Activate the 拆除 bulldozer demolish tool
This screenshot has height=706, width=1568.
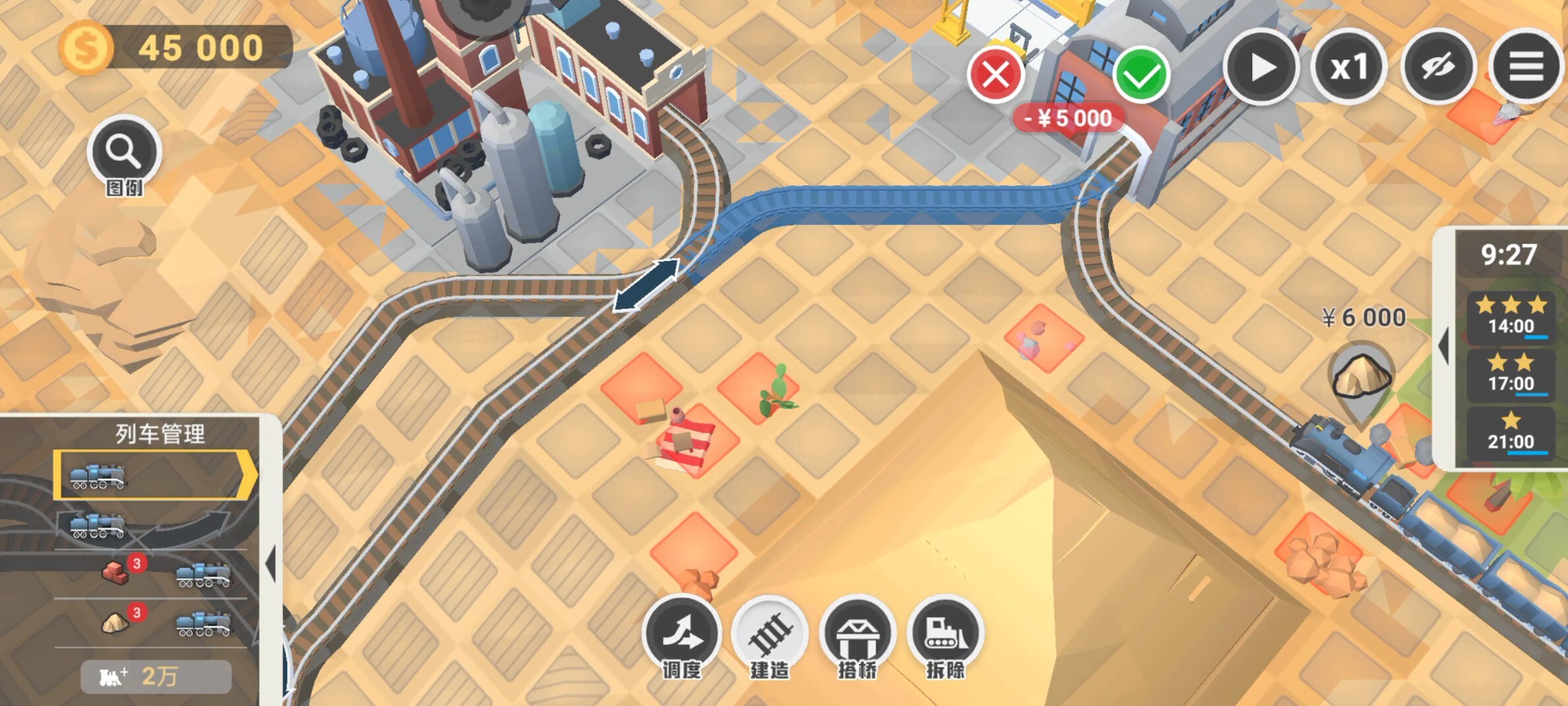(x=945, y=634)
